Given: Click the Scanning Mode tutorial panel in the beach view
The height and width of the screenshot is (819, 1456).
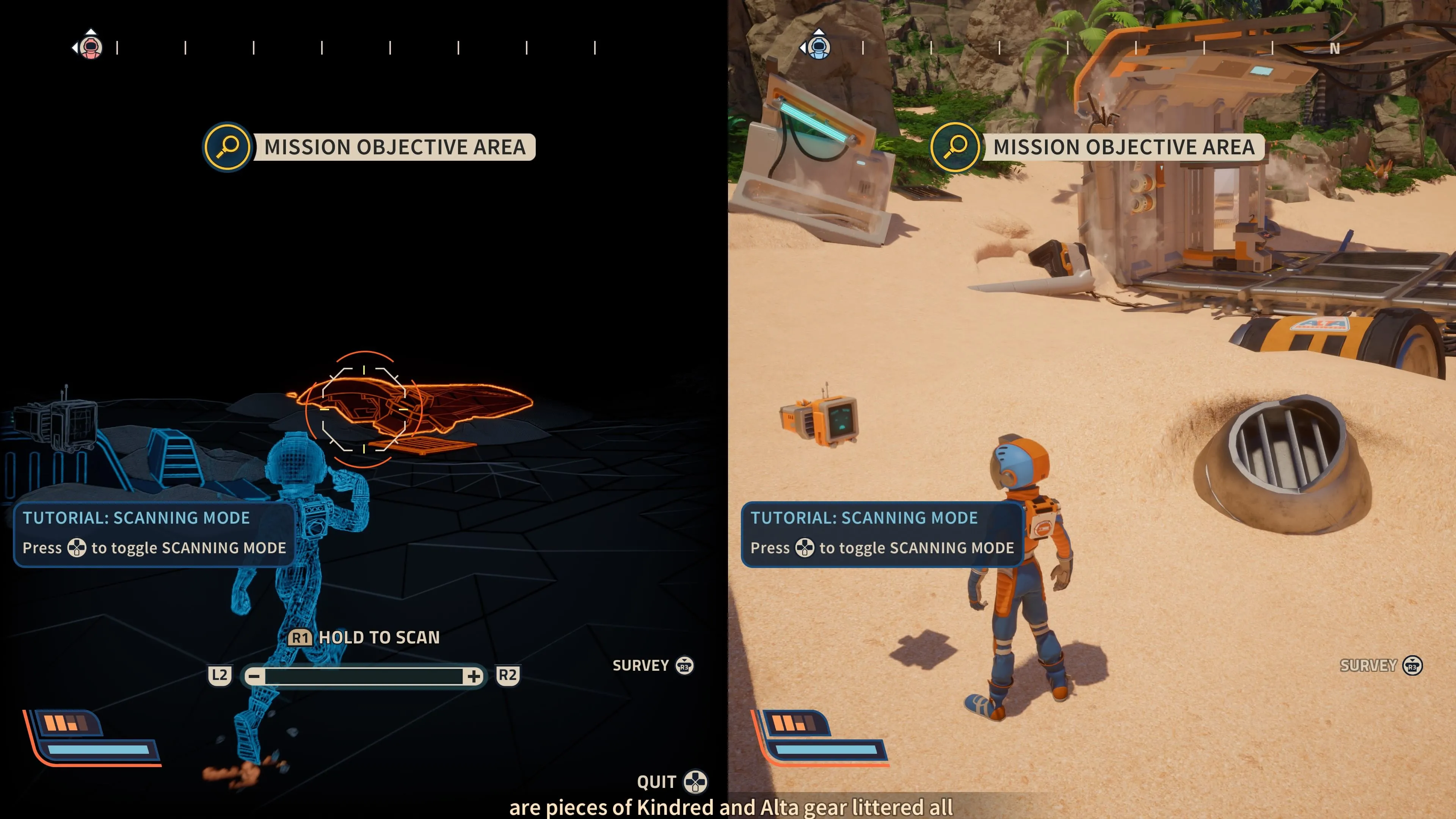Looking at the screenshot, I should point(882,533).
